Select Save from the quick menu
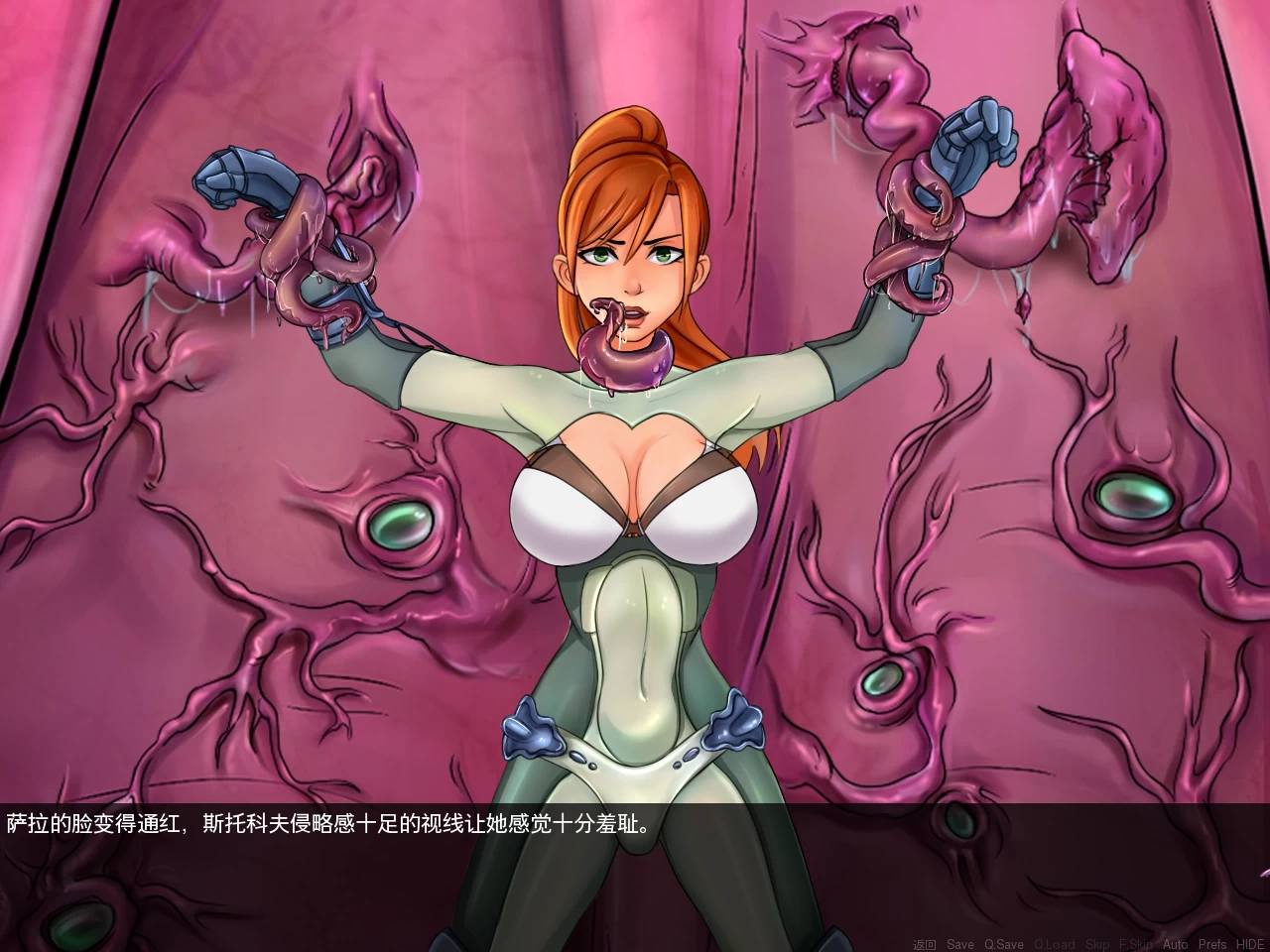 tap(960, 942)
